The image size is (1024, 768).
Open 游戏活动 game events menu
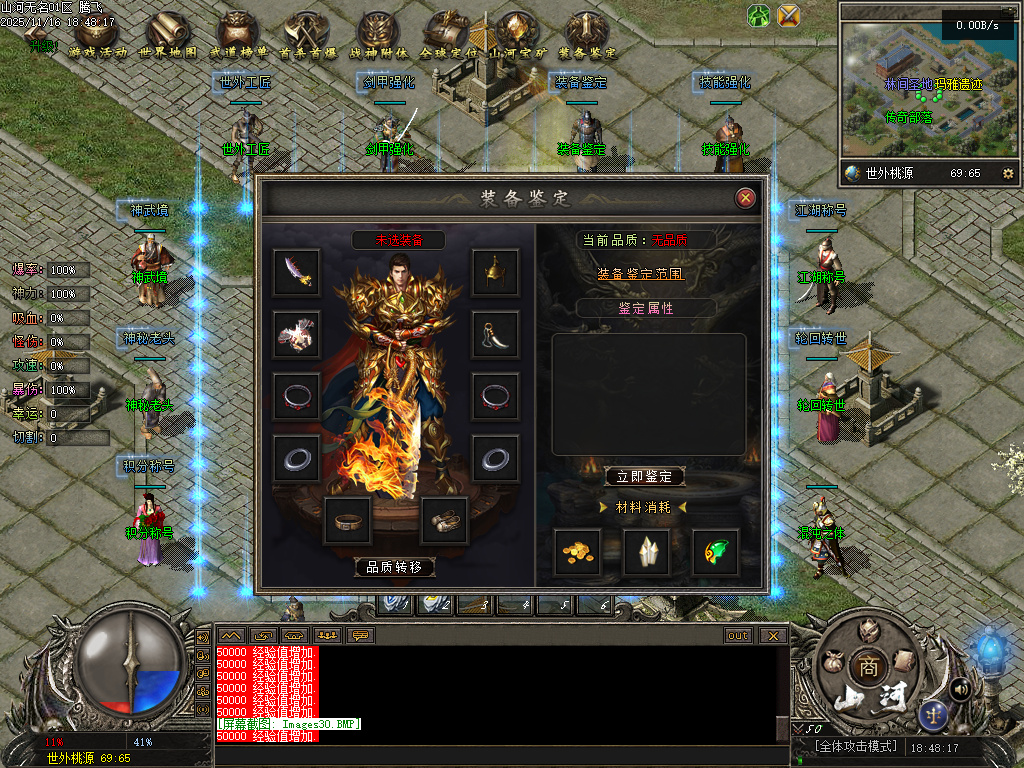pyautogui.click(x=100, y=36)
